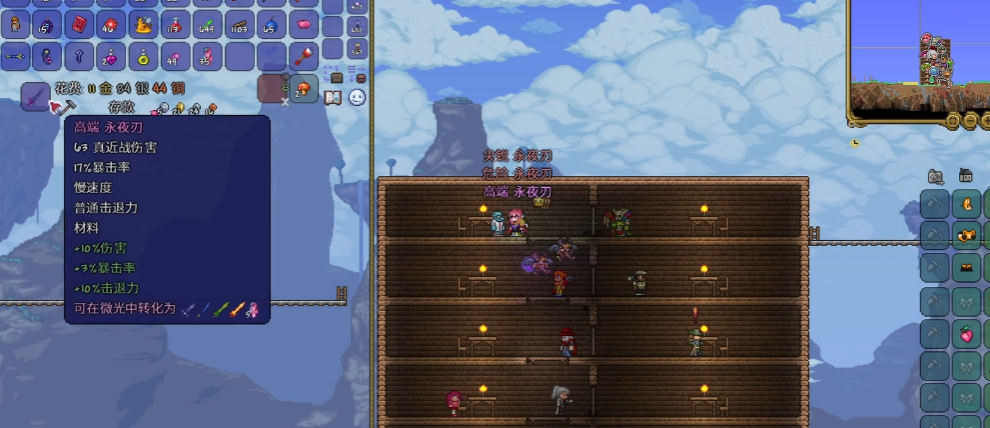Select the golden arrow item slot
This screenshot has width=990, height=428.
(x=15, y=56)
